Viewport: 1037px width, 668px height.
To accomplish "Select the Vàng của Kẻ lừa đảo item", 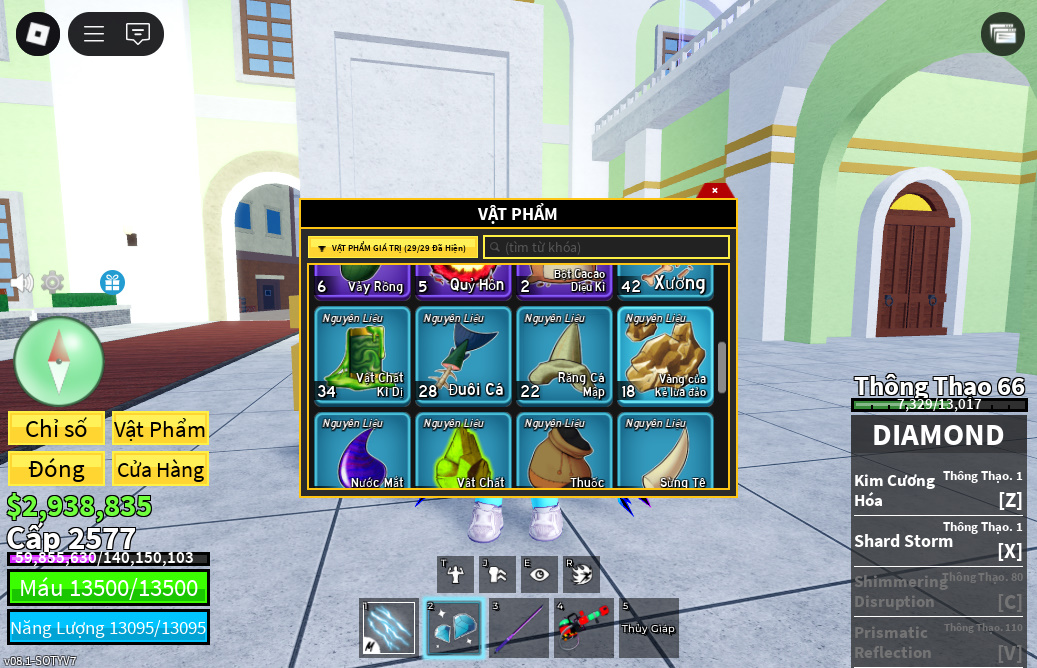I will (x=665, y=354).
